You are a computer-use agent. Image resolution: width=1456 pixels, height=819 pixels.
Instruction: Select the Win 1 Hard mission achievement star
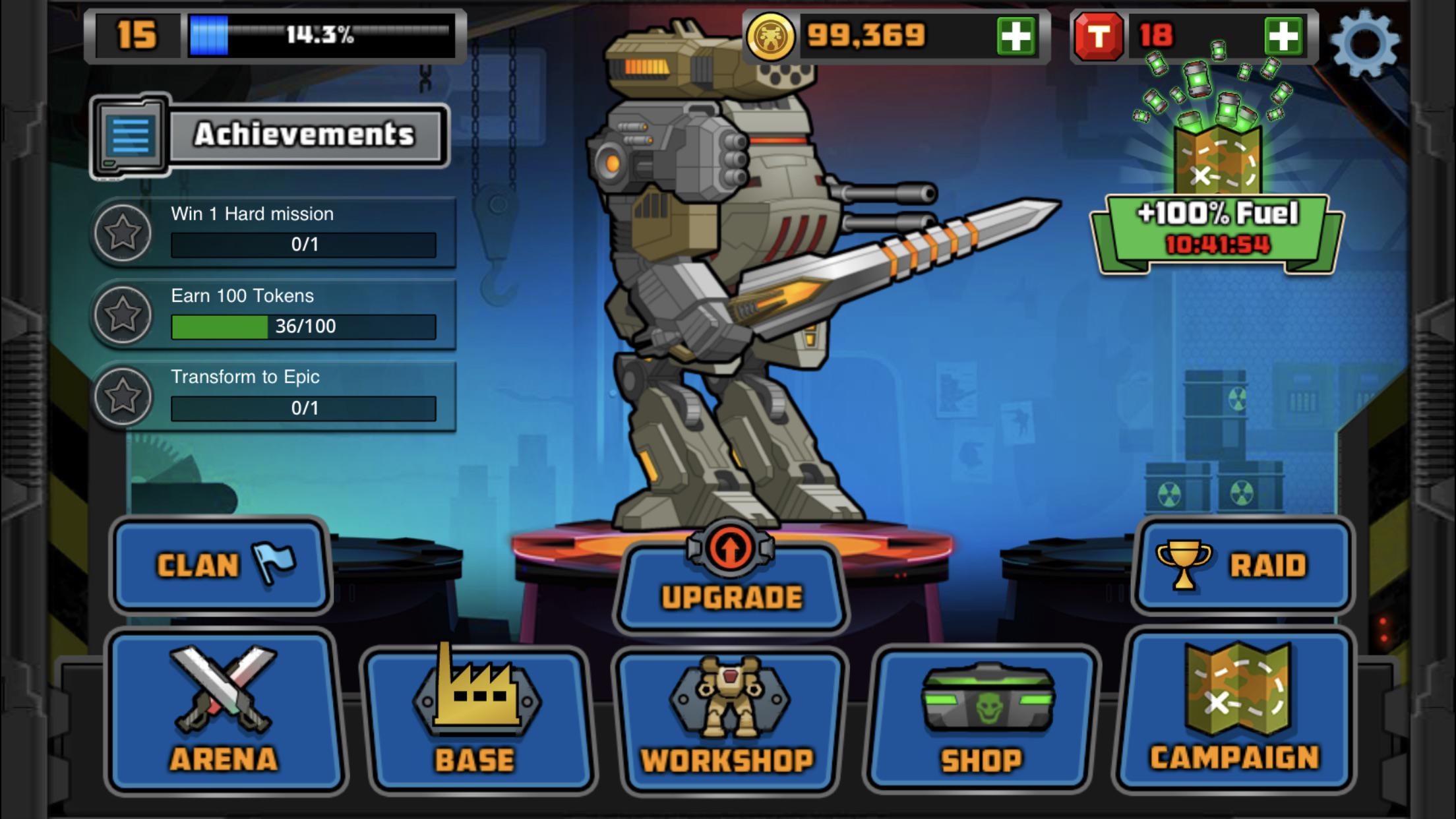(x=125, y=232)
